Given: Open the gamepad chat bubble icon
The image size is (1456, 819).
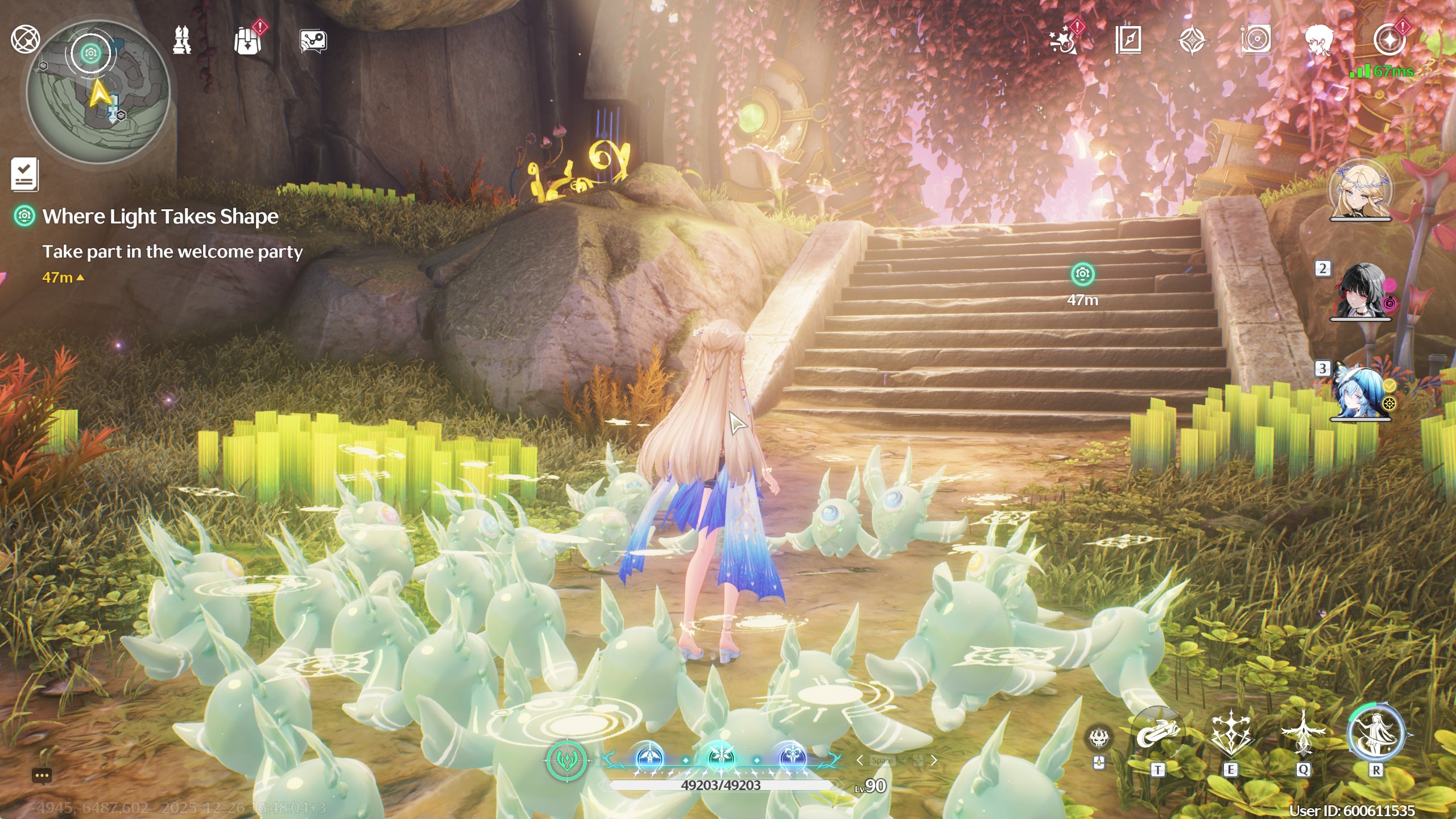Looking at the screenshot, I should pos(313,41).
